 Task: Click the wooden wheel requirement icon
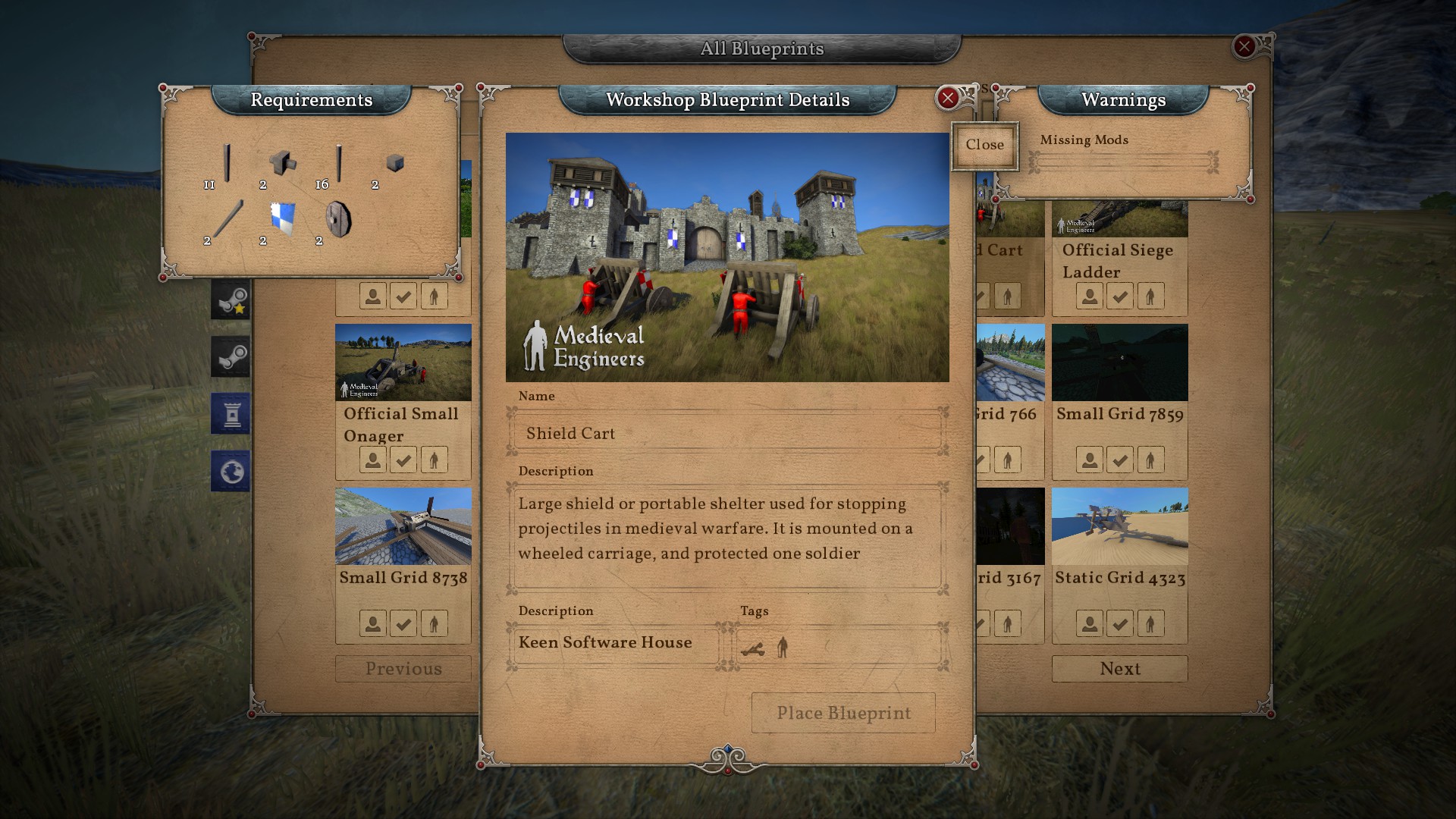tap(338, 219)
